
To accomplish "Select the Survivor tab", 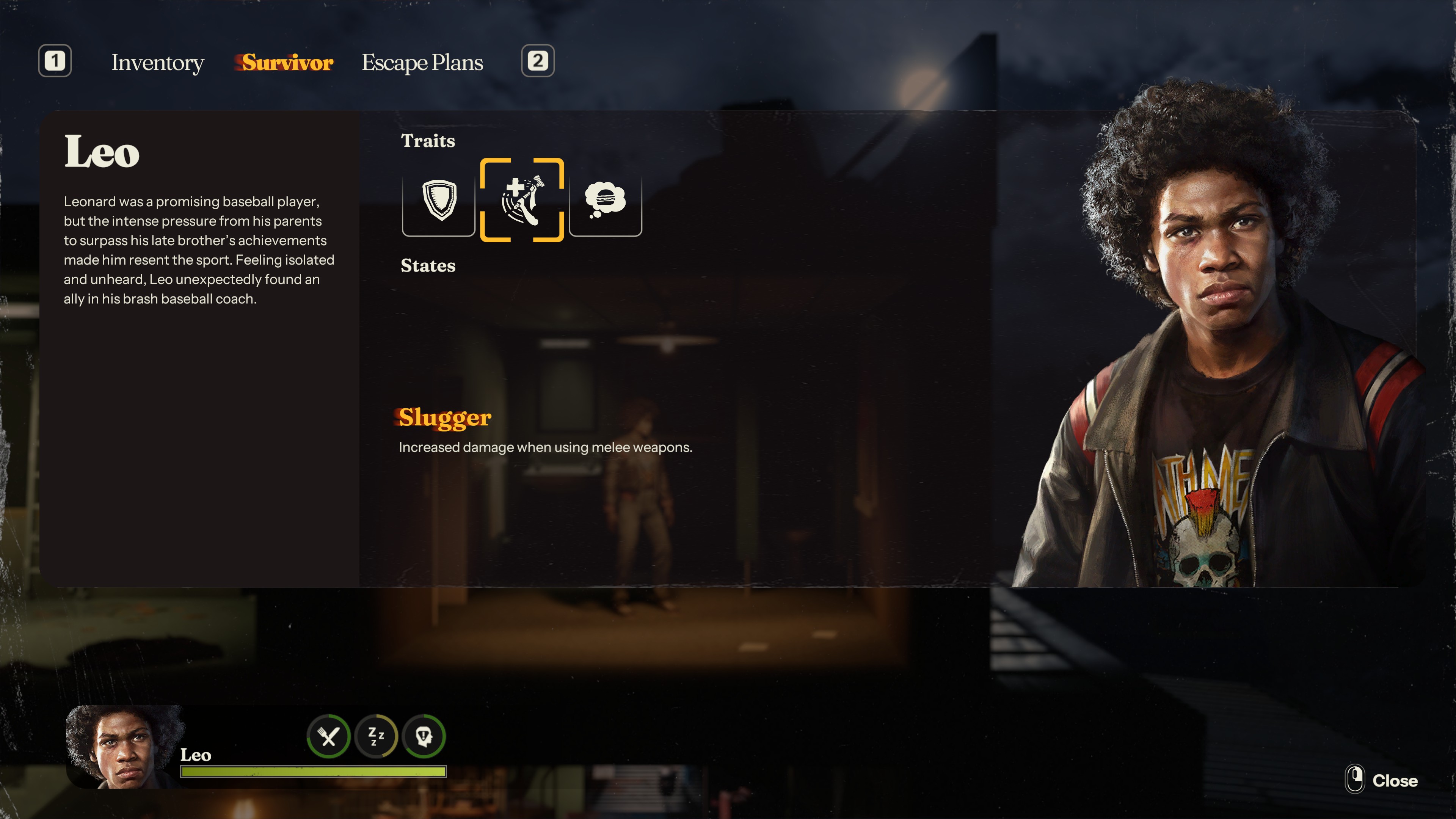I will 287,62.
